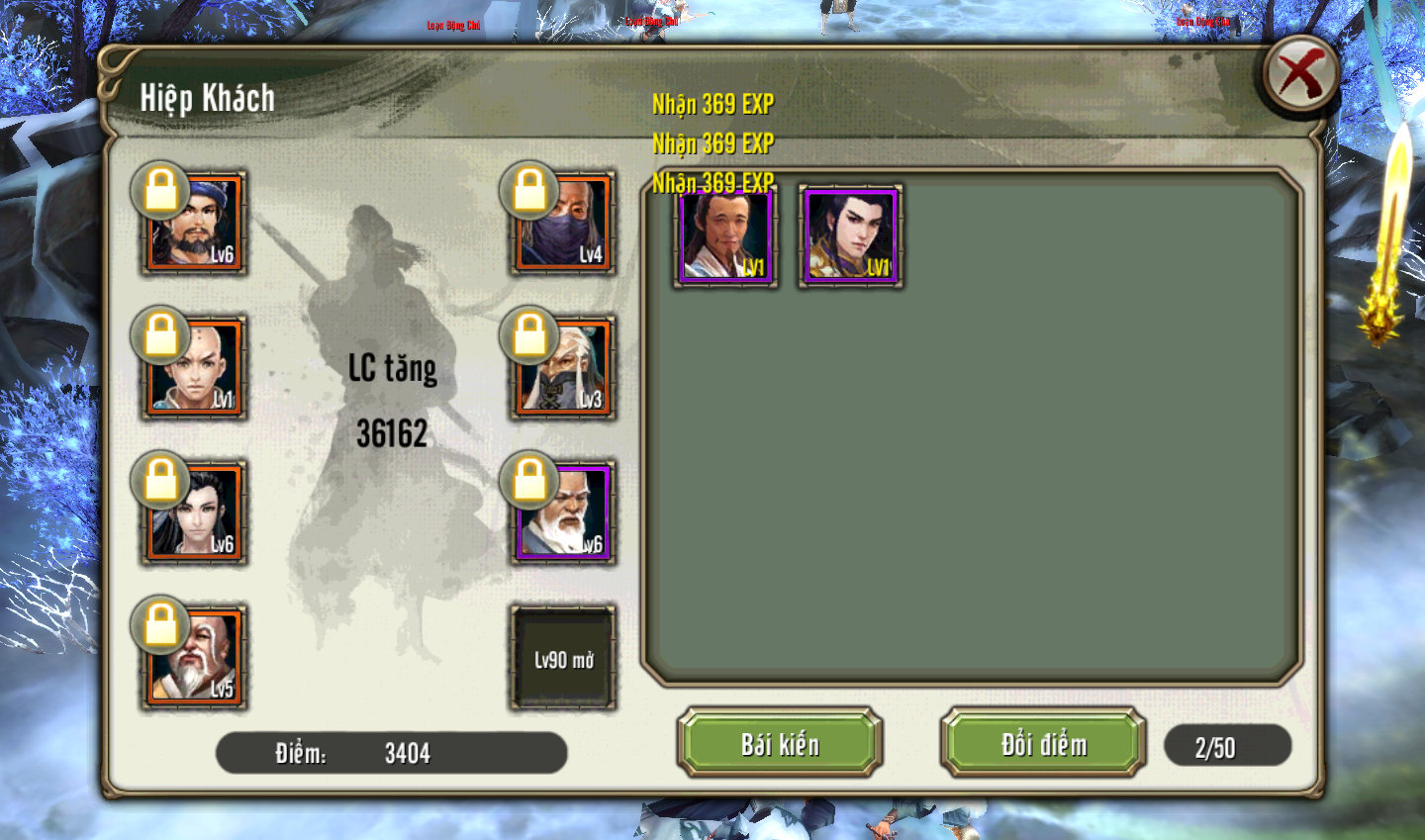Choose the white-haired masked hero Lv3
Screen dimensions: 1425x840
click(563, 368)
